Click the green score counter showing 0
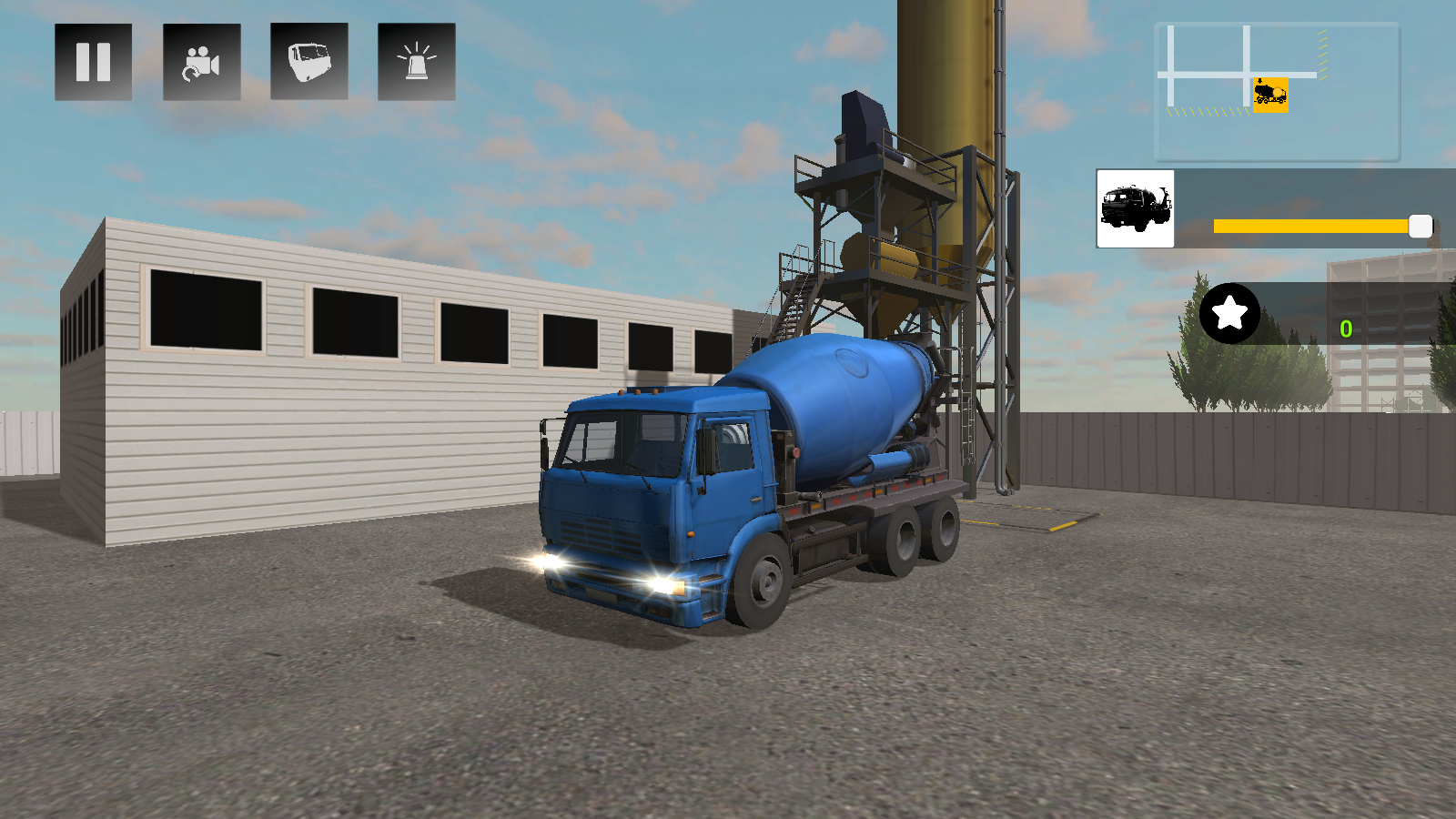This screenshot has height=819, width=1456. pos(1346,329)
